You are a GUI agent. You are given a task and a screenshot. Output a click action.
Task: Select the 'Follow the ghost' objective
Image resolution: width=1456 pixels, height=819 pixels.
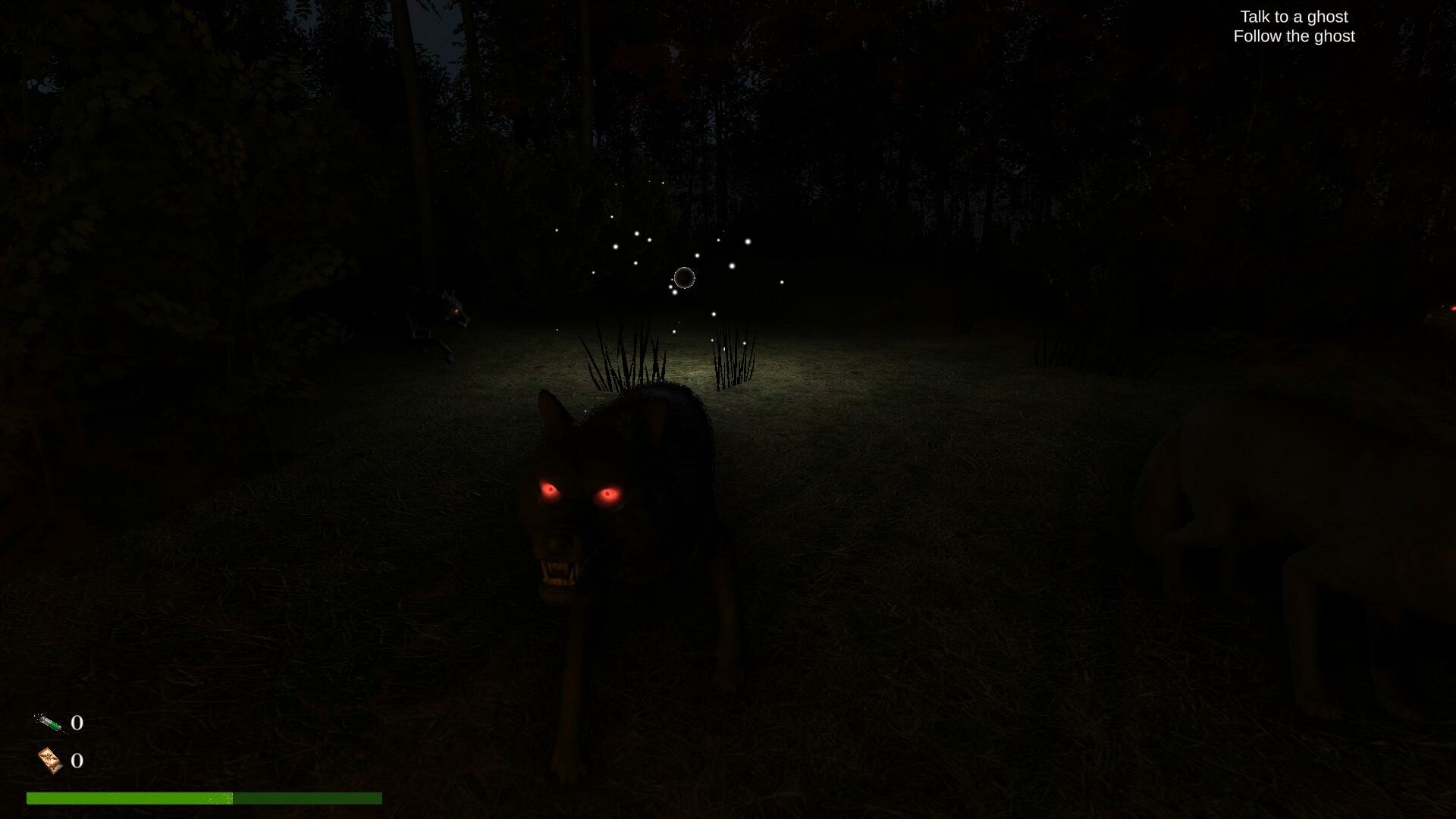[1294, 36]
